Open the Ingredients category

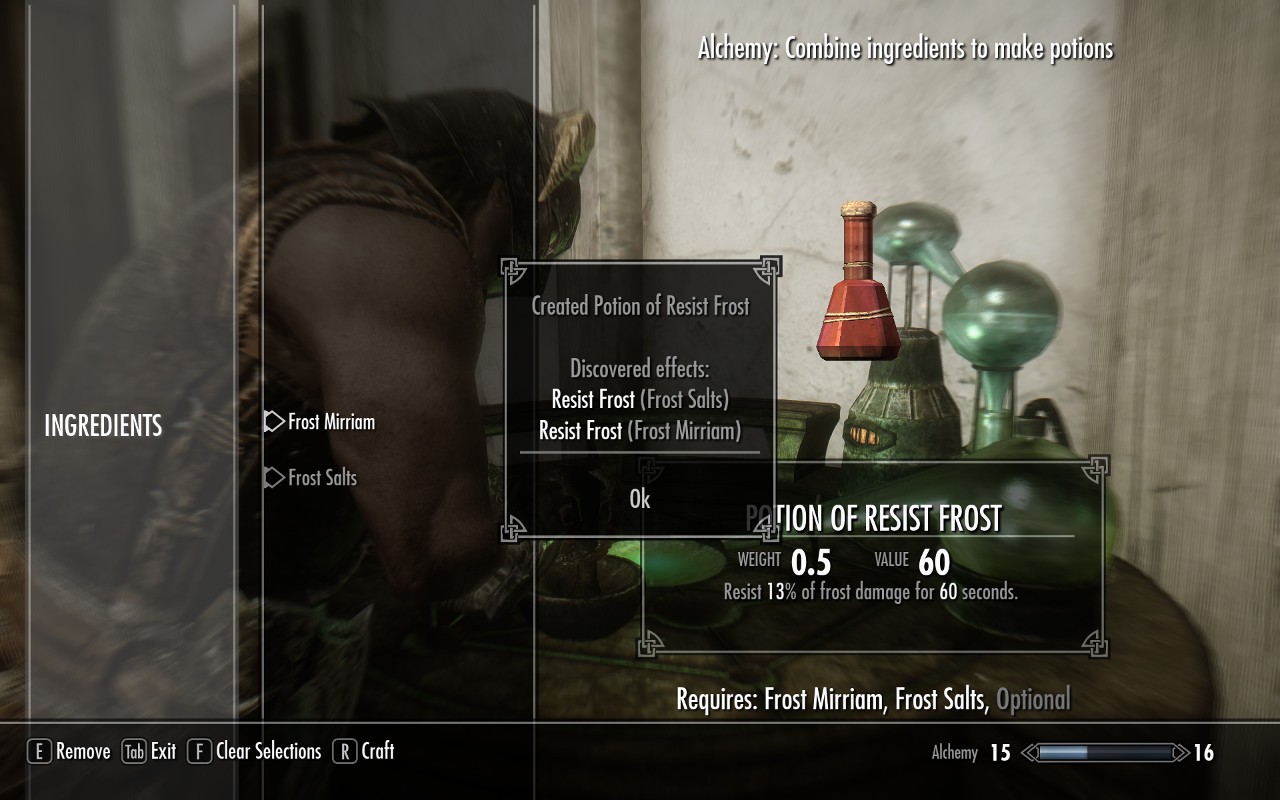(x=103, y=426)
